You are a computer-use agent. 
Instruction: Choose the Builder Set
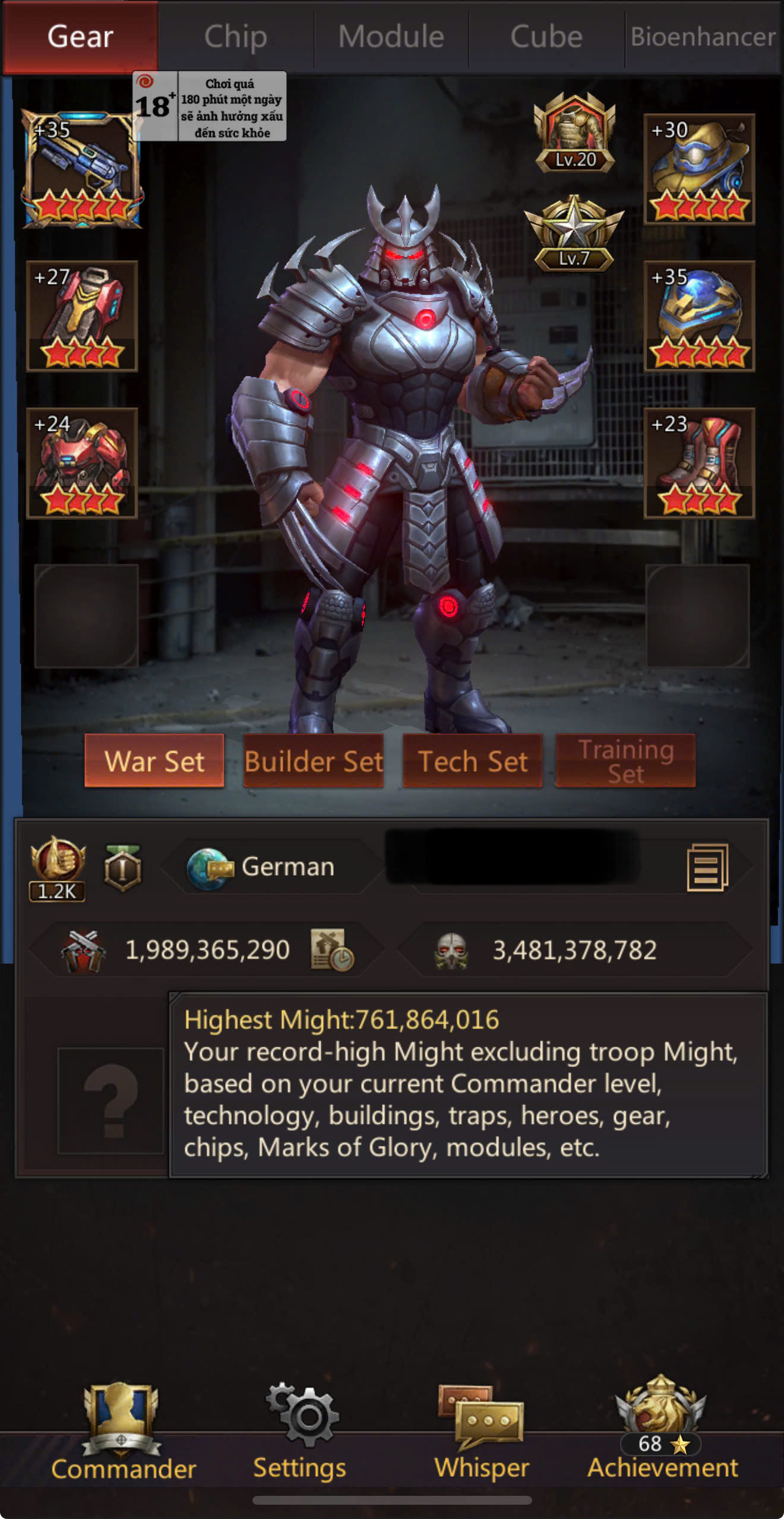pyautogui.click(x=314, y=761)
